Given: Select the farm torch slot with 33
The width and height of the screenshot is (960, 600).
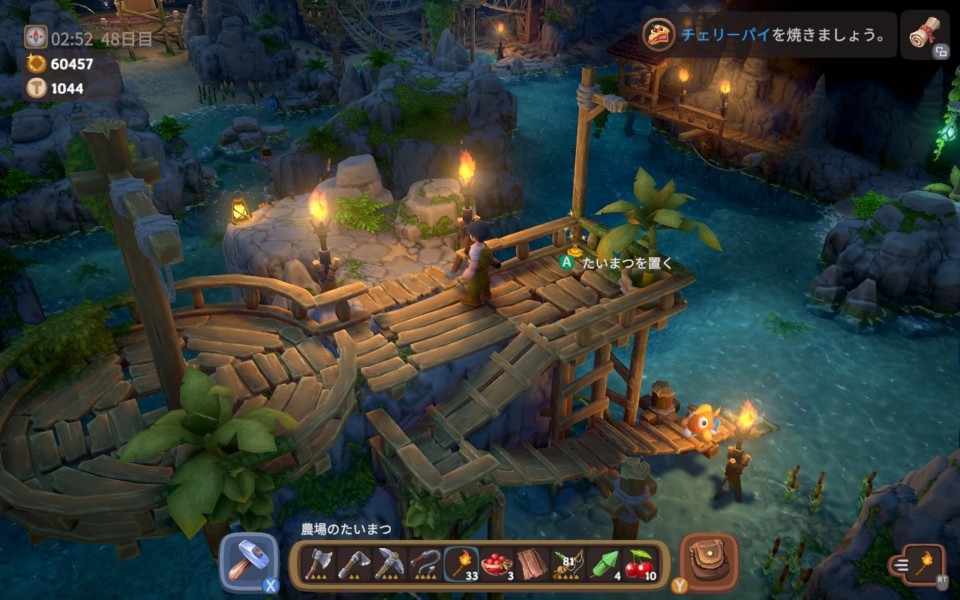Looking at the screenshot, I should pos(461,566).
